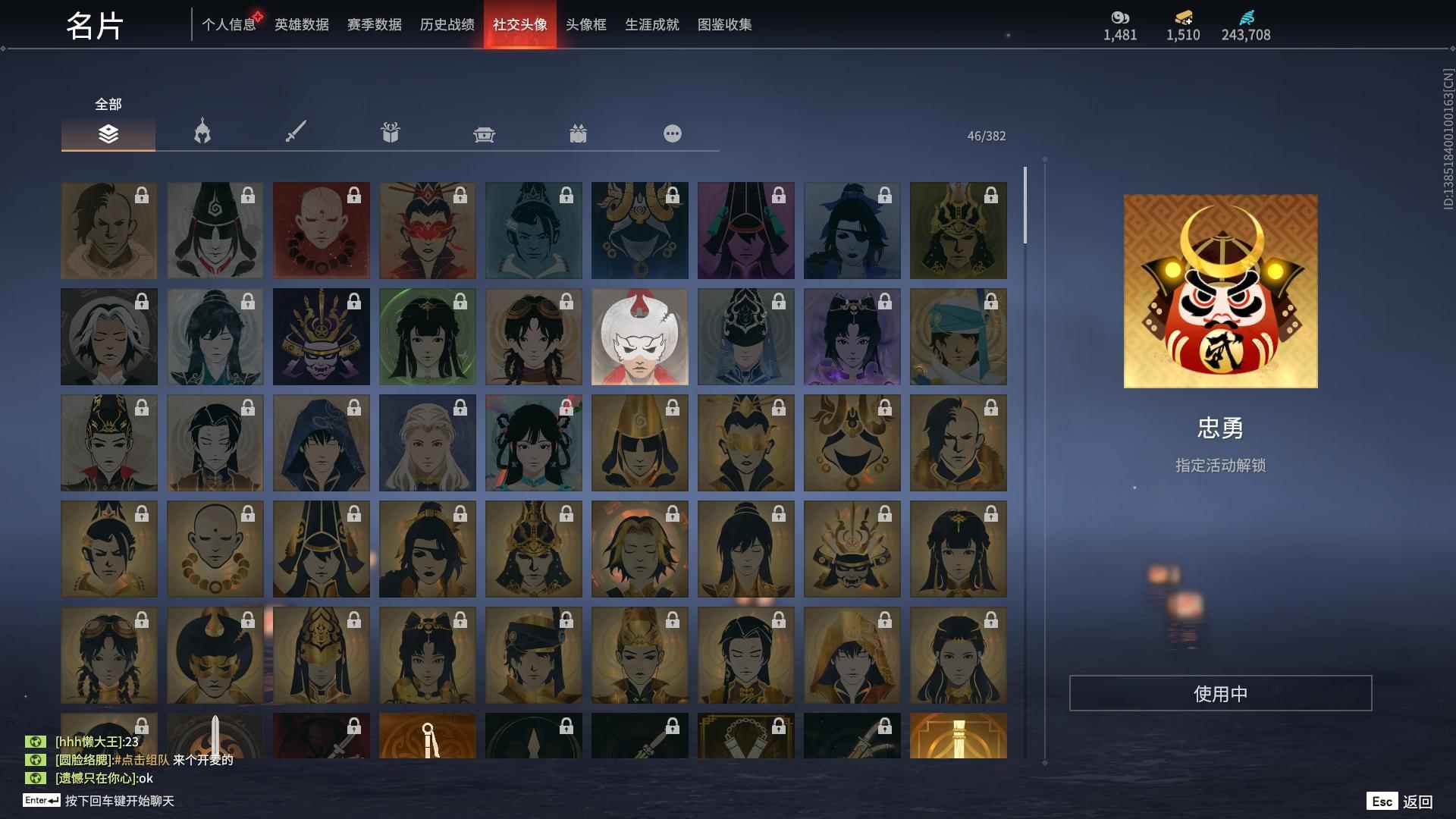This screenshot has width=1456, height=819.
Task: Click the ellipsis filter icon for more categories
Action: (673, 133)
